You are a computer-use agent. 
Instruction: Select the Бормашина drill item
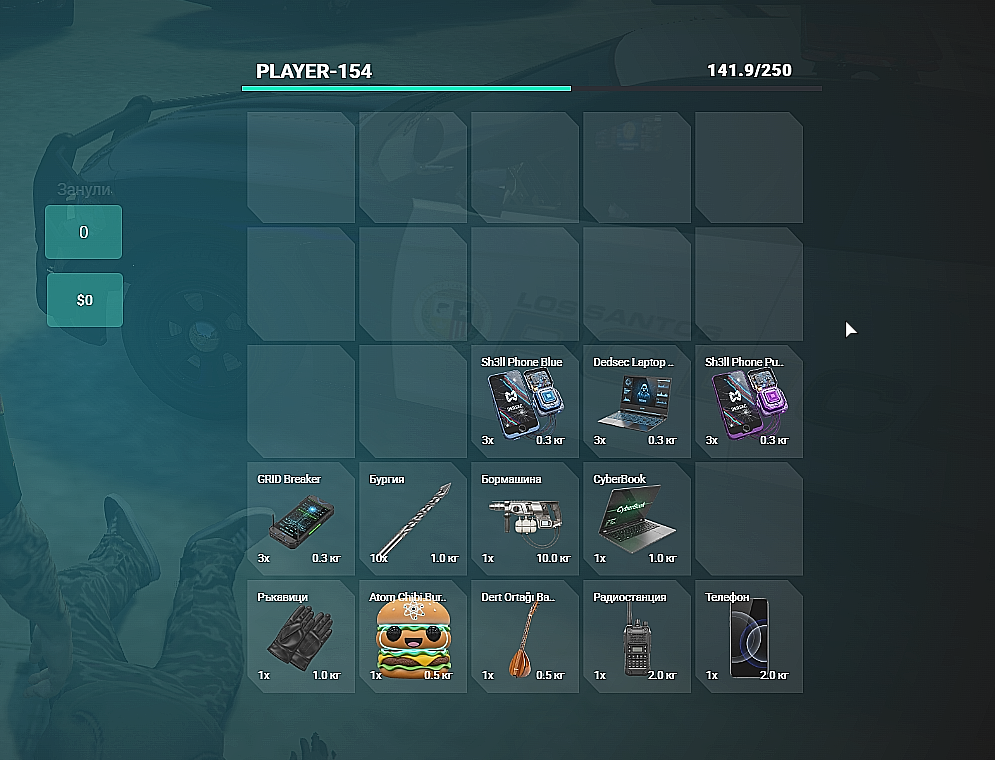tap(524, 518)
